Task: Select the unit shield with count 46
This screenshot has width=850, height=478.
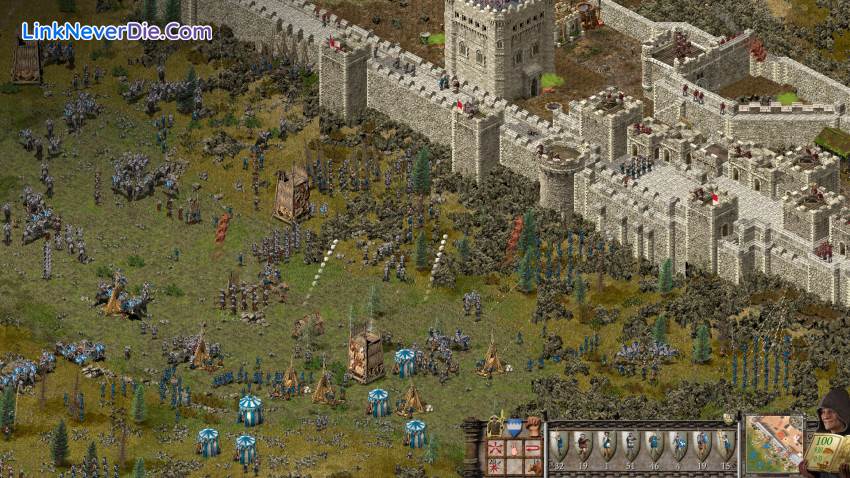Action: tap(654, 444)
